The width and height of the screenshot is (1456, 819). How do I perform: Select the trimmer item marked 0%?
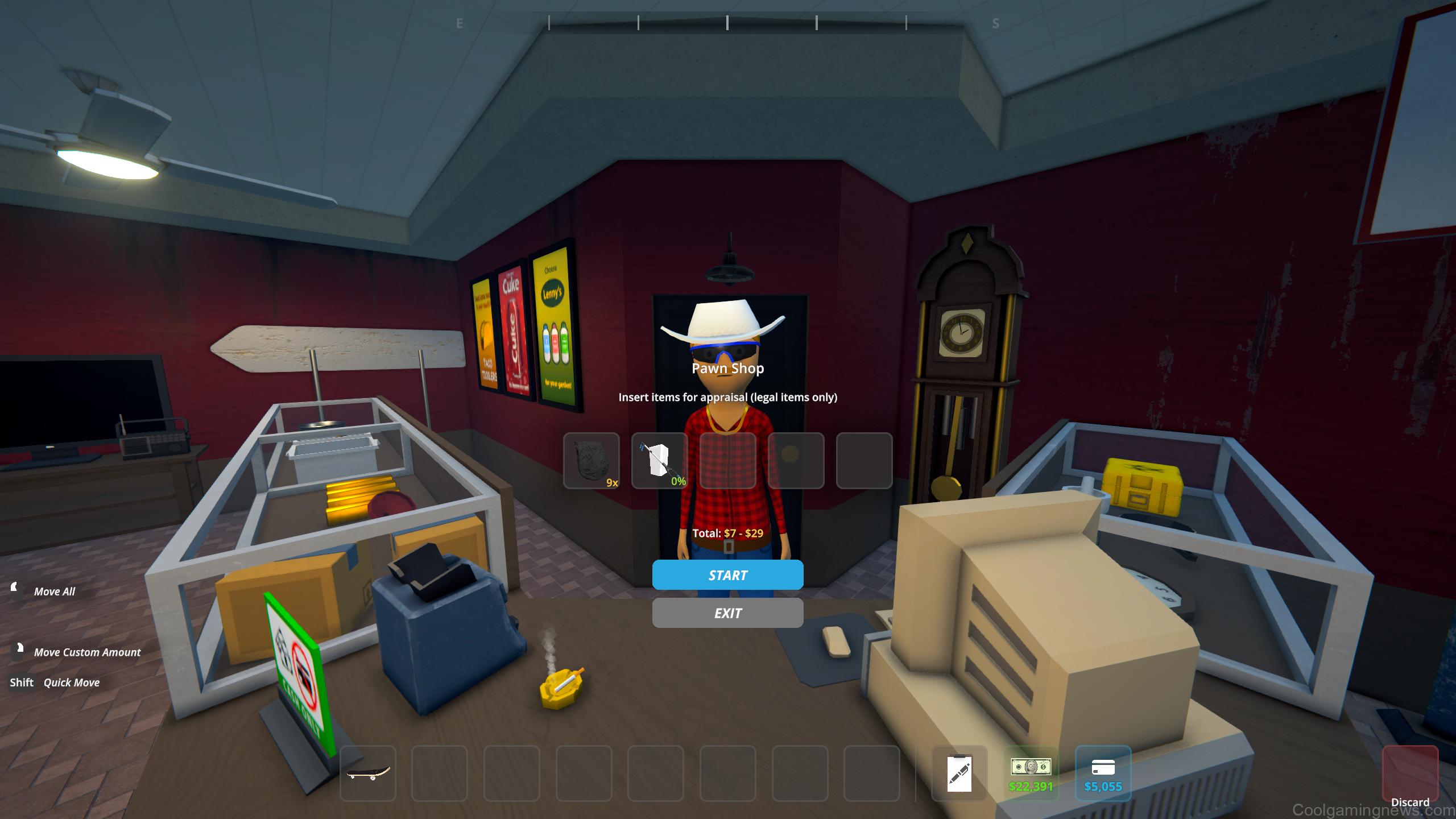tap(660, 461)
